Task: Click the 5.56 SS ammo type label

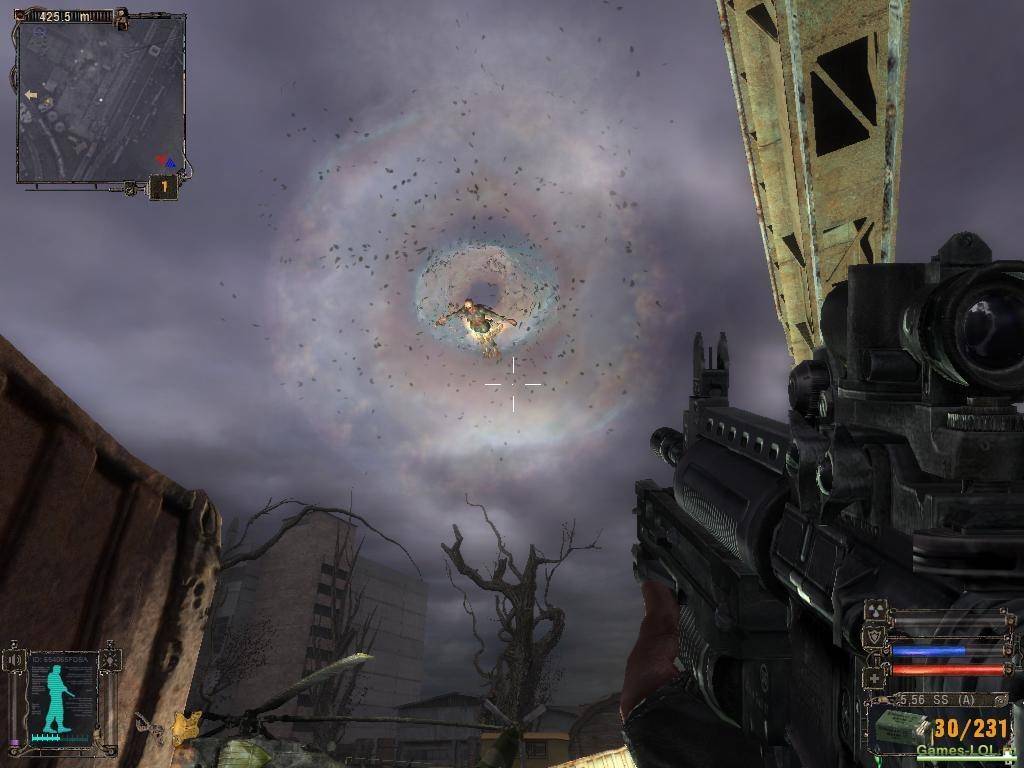Action: click(936, 700)
